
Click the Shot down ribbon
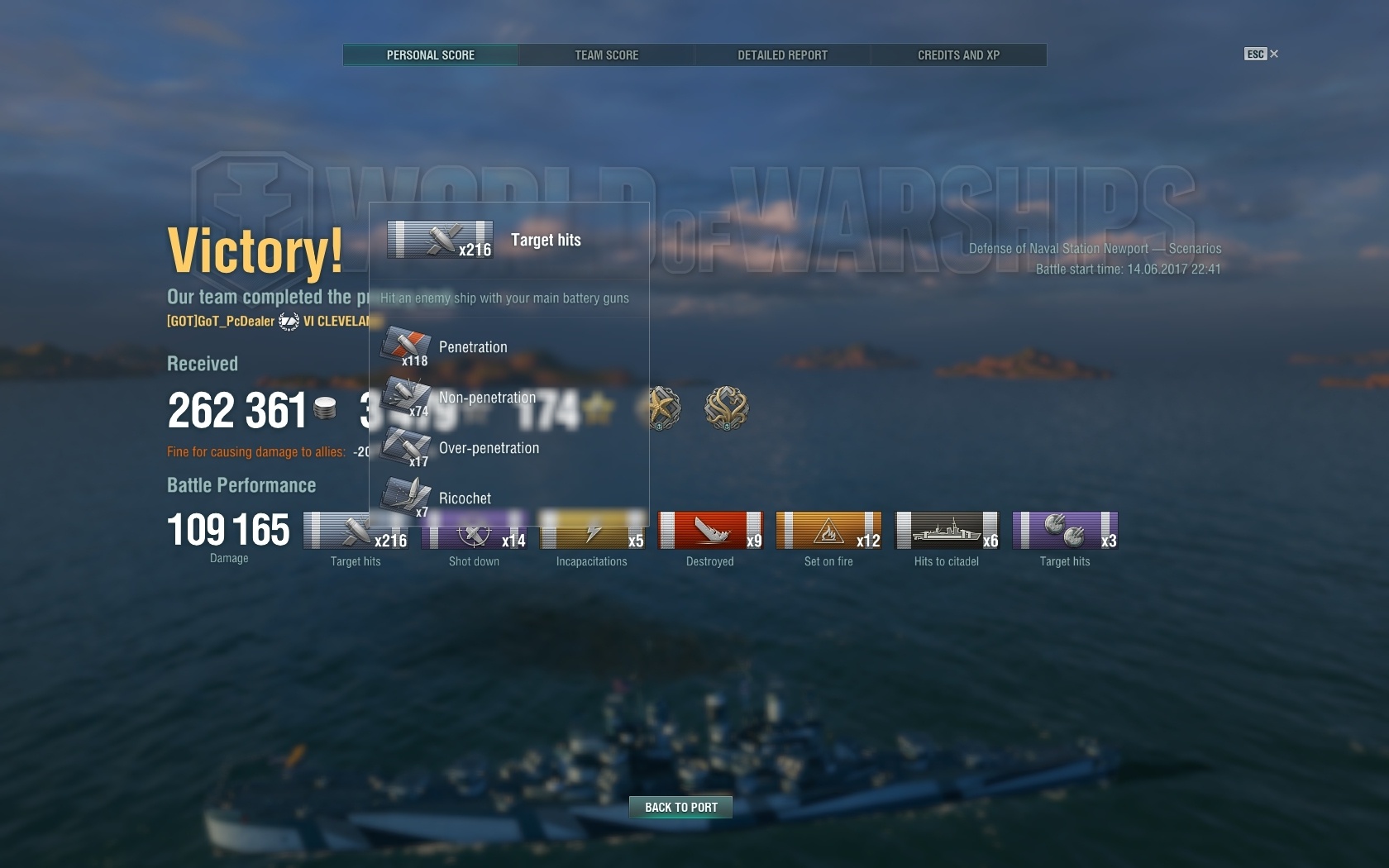475,531
